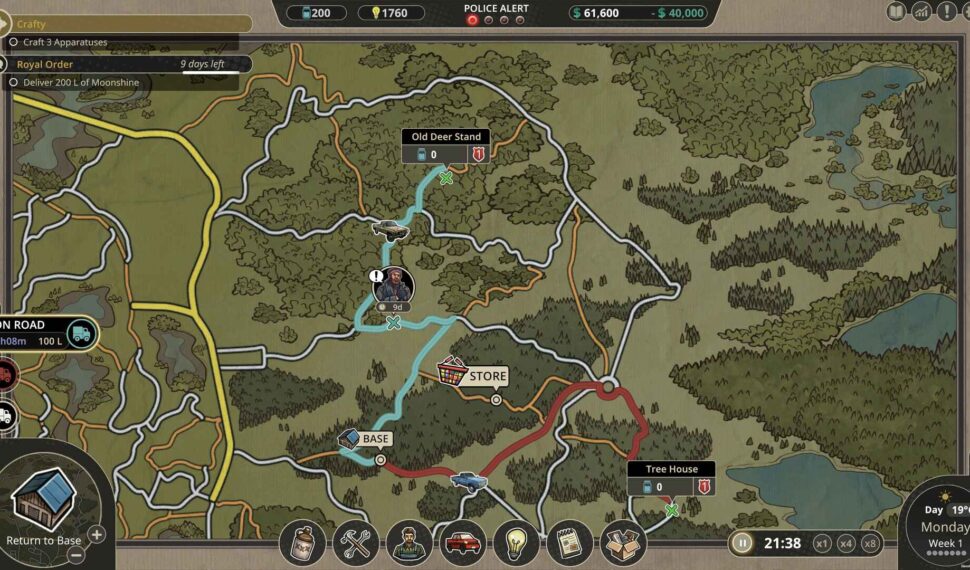This screenshot has width=970, height=570.
Task: Zoom out the map with minus button
Action: click(x=74, y=556)
